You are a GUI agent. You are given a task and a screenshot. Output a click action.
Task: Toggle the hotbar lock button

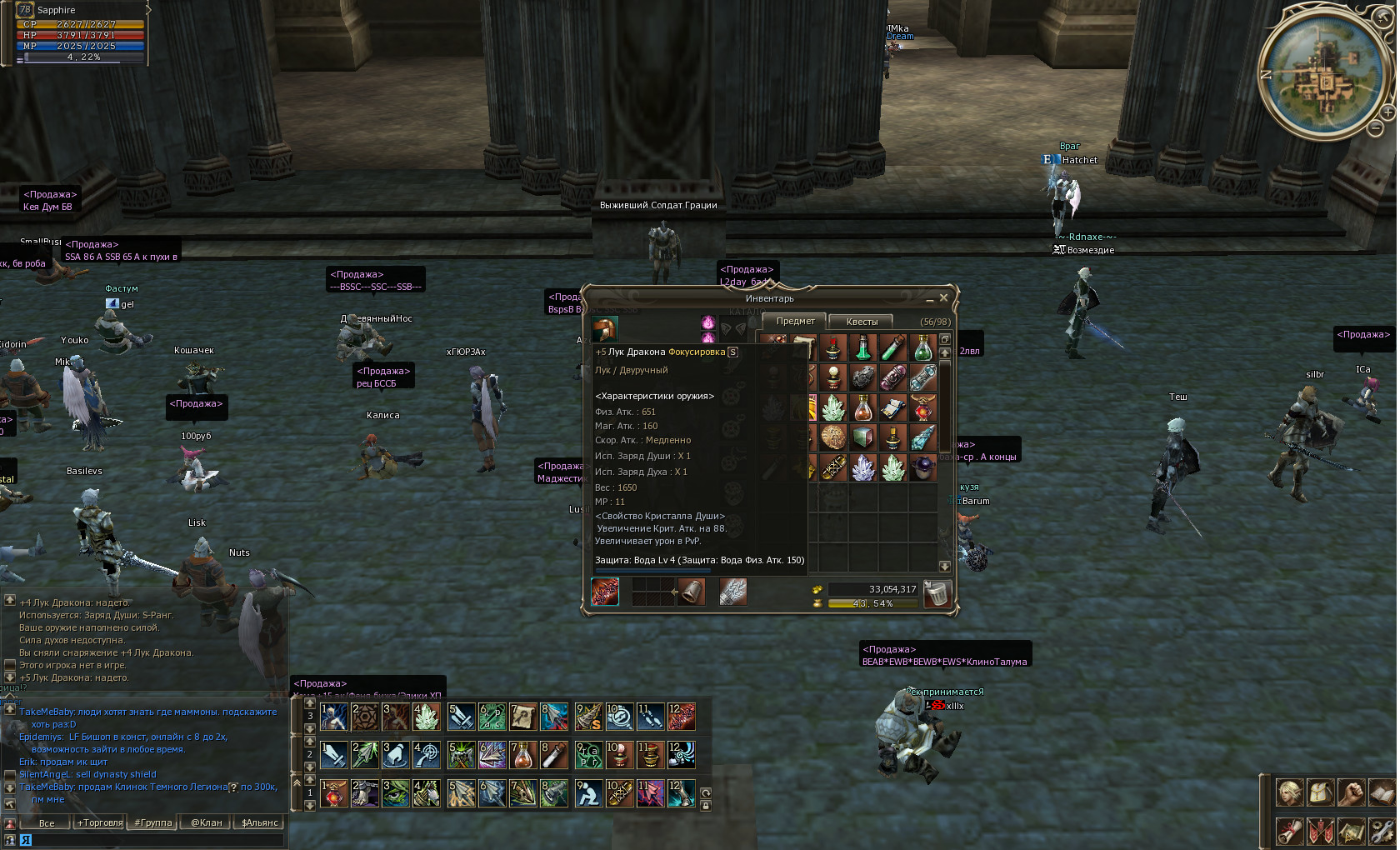706,806
